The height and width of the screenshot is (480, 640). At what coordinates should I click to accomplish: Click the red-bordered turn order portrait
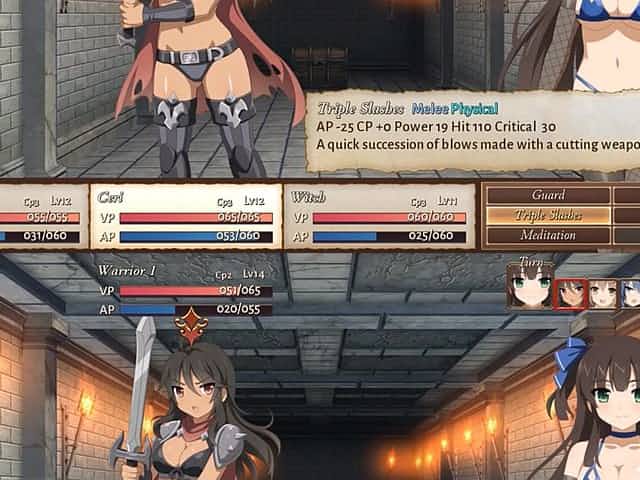point(571,293)
